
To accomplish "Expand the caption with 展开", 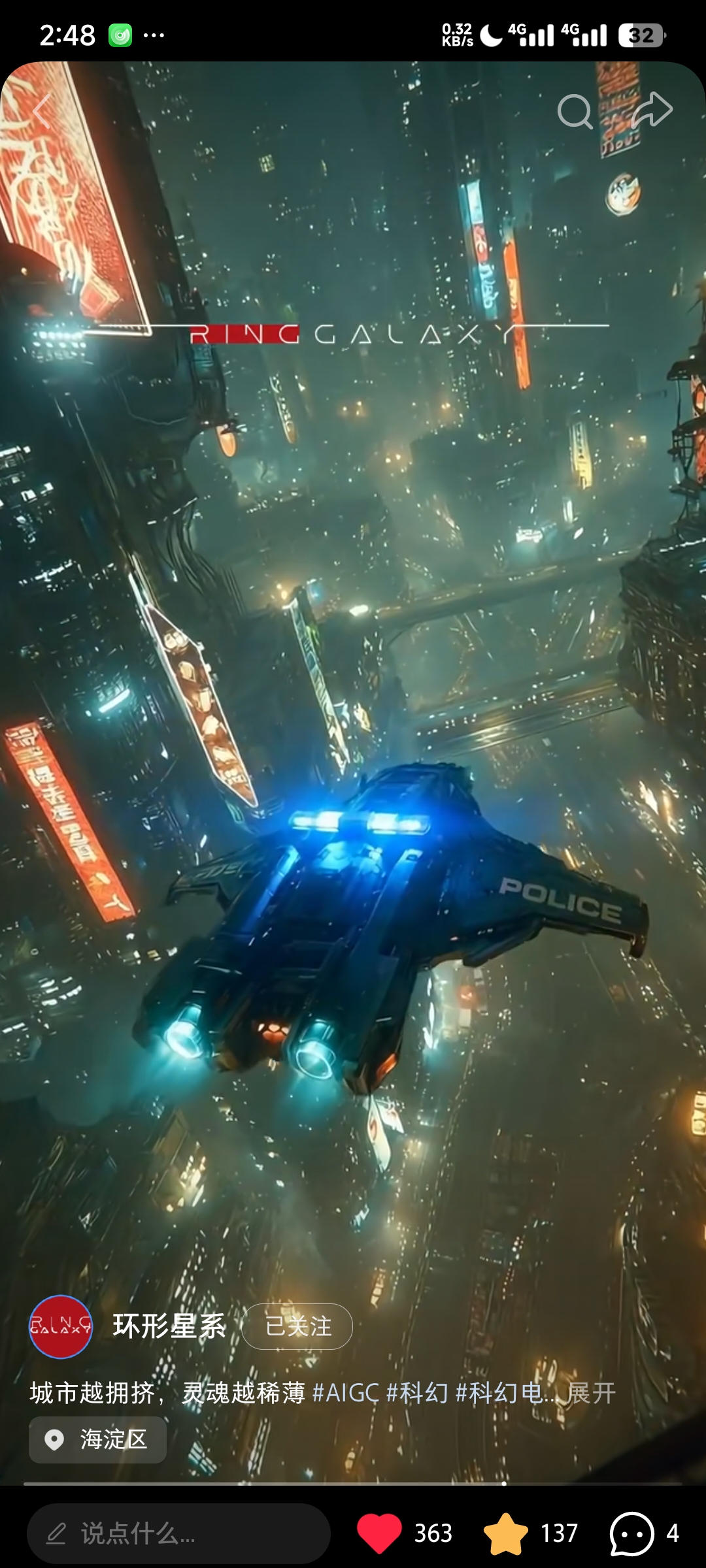I will (591, 1393).
